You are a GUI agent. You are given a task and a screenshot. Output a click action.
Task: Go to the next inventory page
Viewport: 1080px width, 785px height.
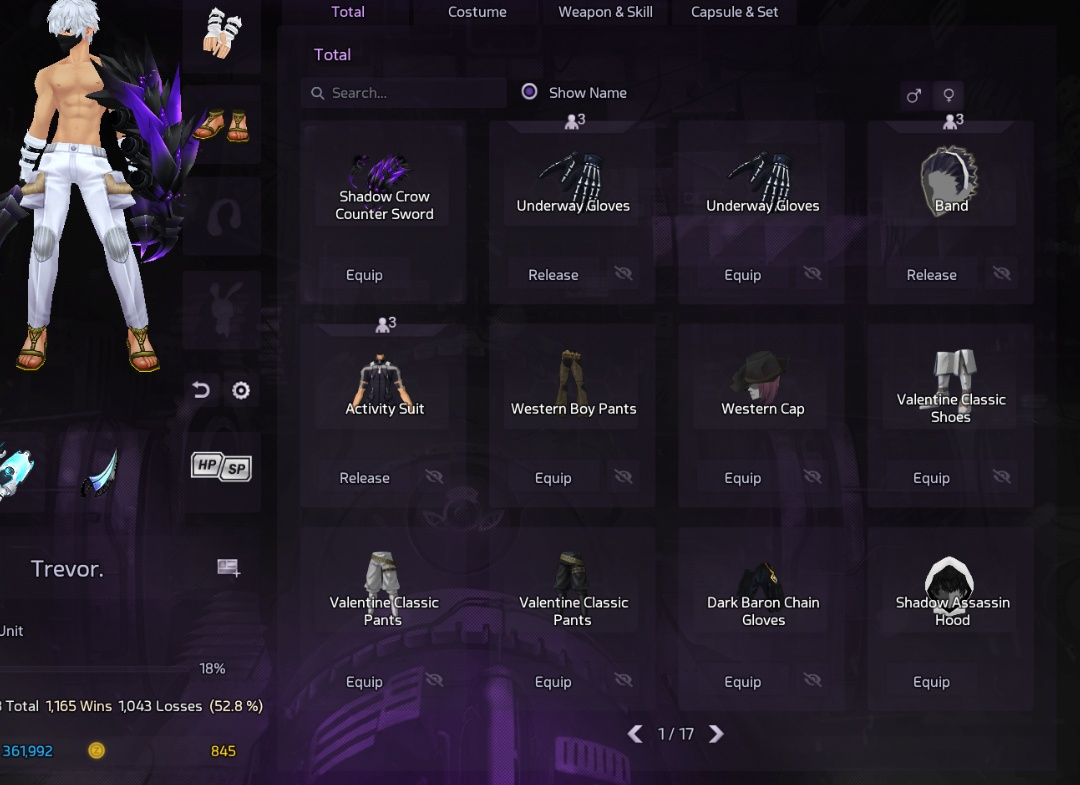coord(716,734)
